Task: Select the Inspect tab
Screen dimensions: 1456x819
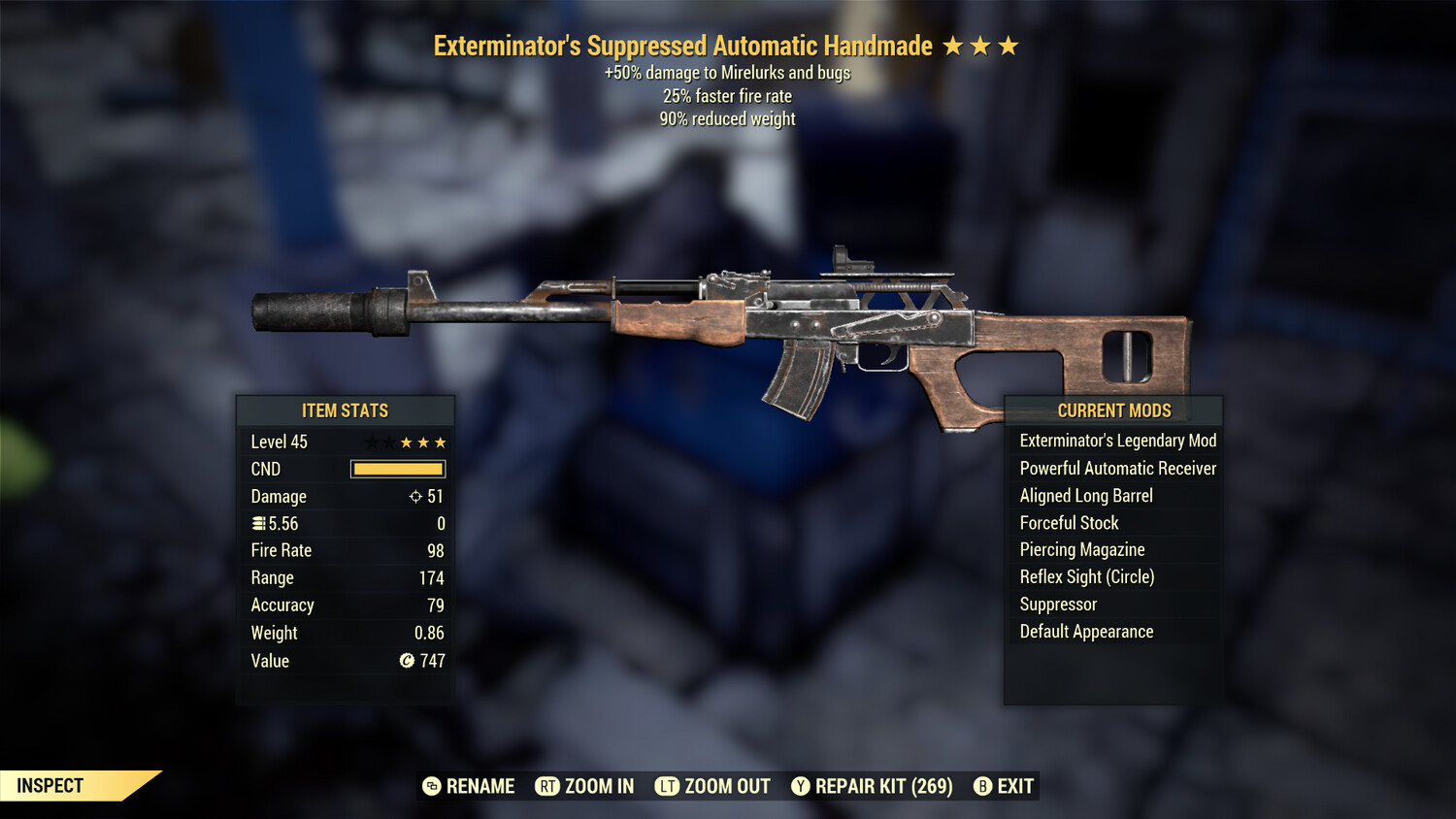Action: (x=50, y=786)
